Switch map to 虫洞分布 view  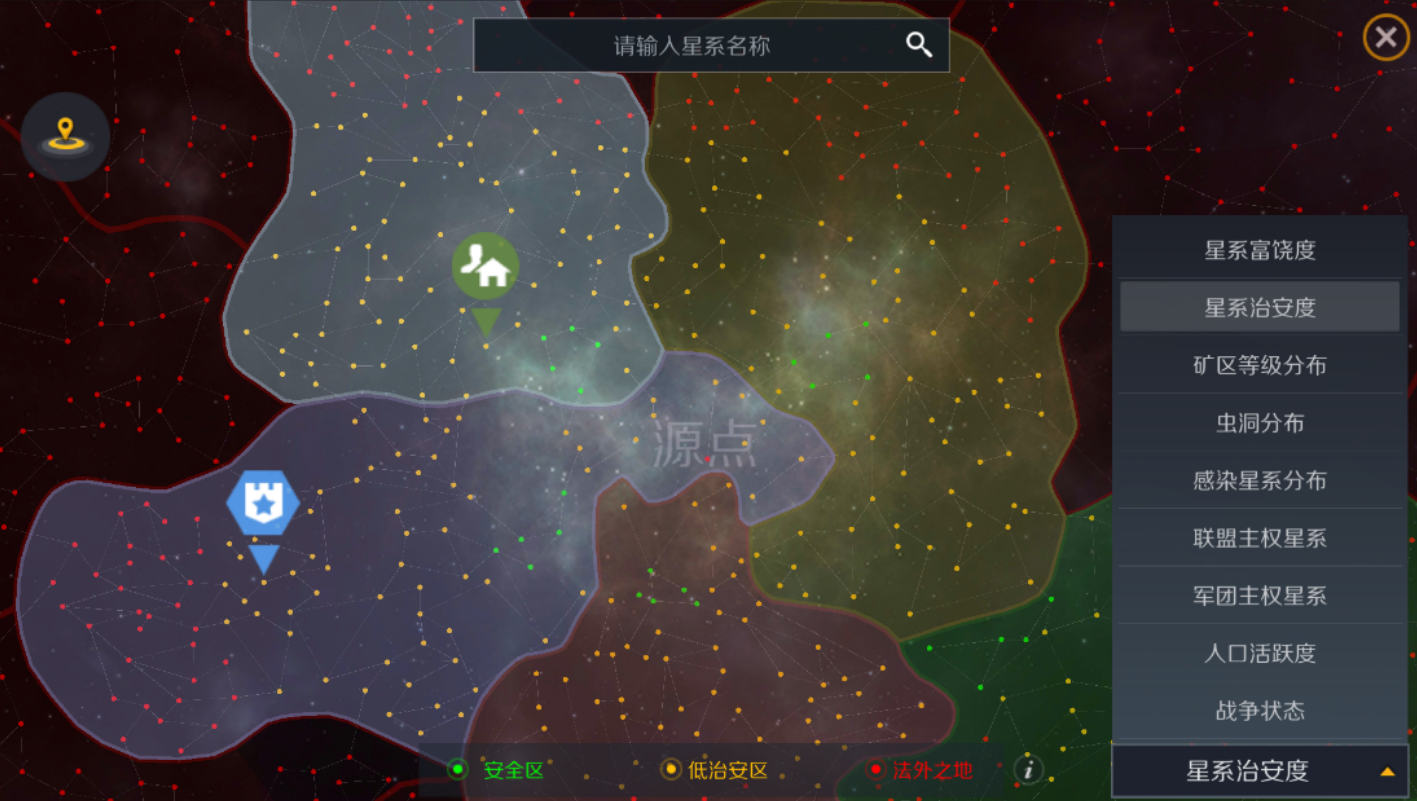1259,423
